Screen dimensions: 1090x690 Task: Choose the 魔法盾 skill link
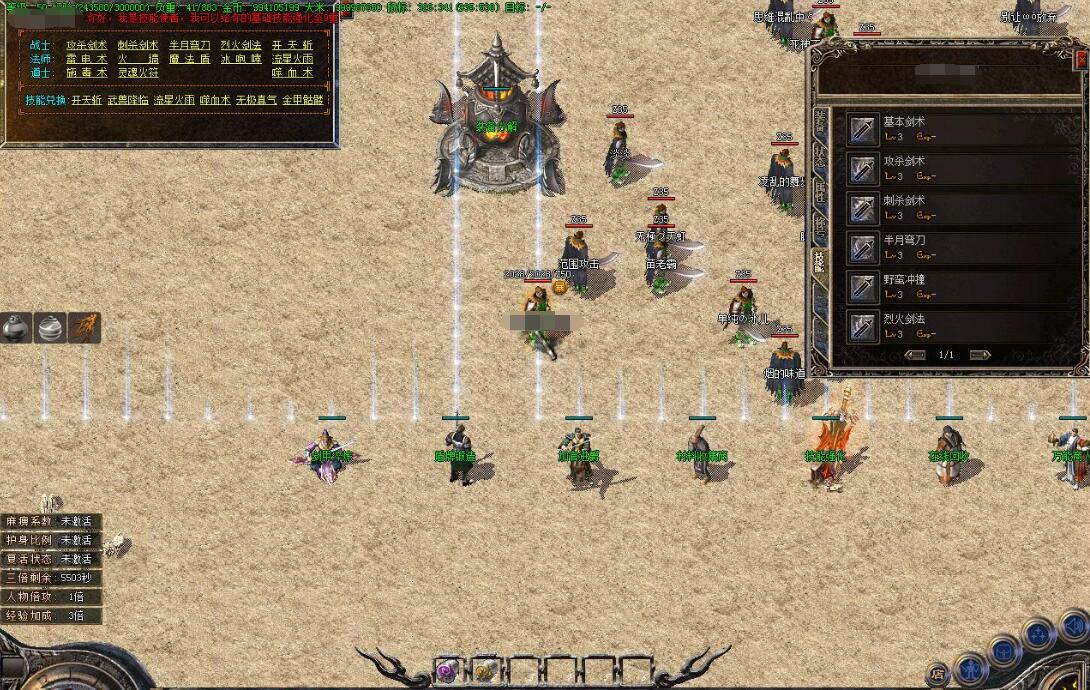point(189,59)
